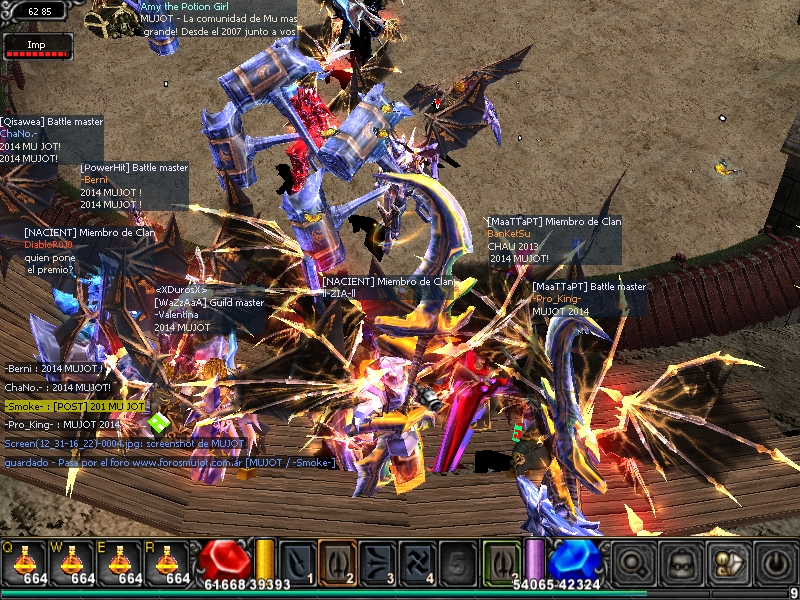The image size is (800, 600).
Task: Open the magnifying glass menu button
Action: tap(634, 563)
